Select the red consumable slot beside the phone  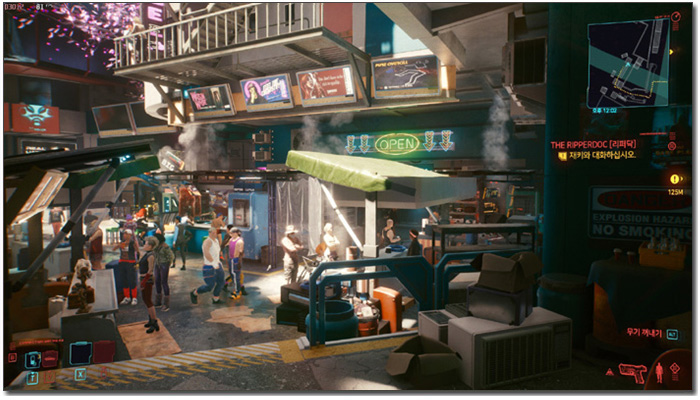tap(50, 357)
